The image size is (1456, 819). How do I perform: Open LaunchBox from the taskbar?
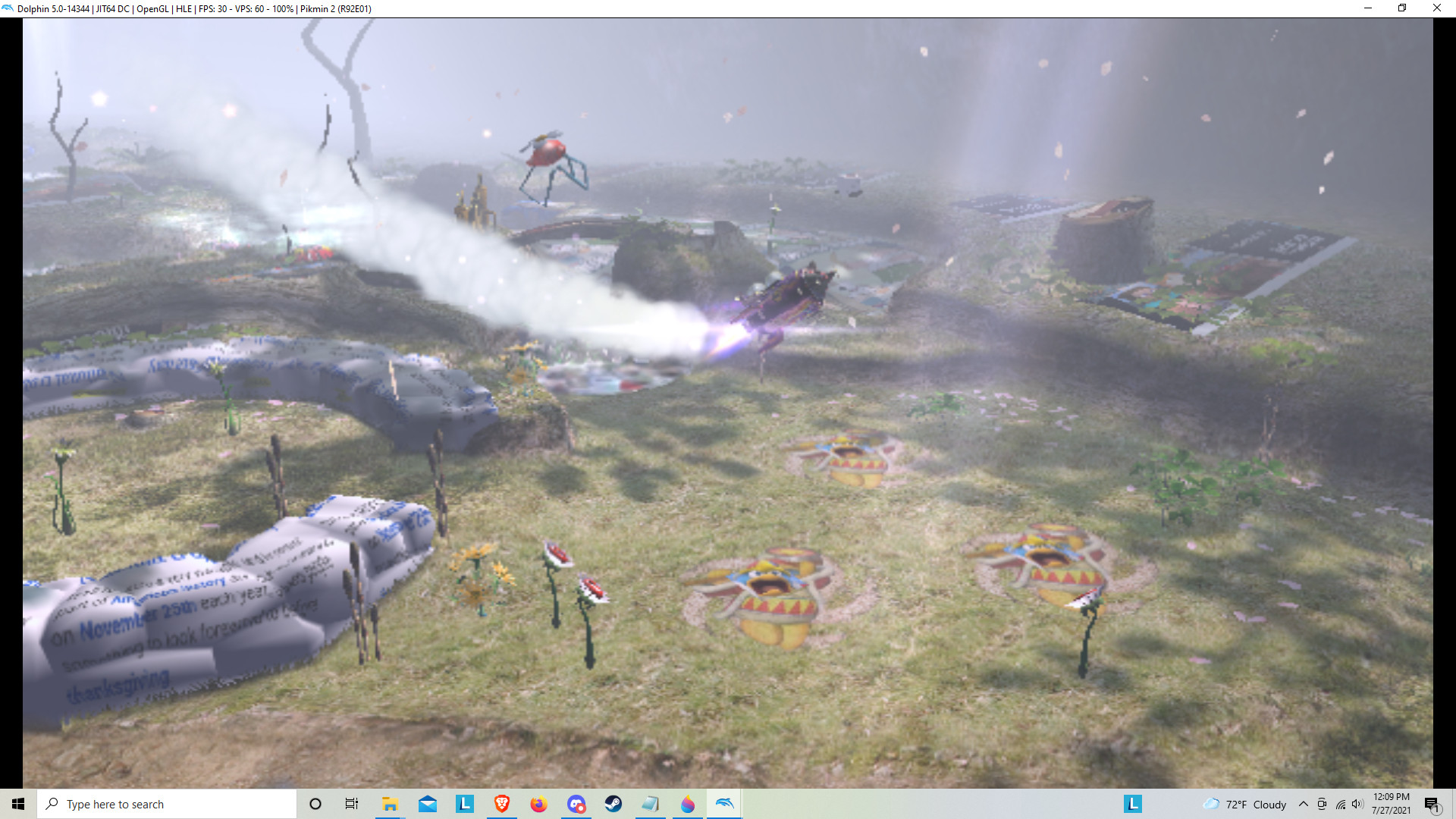(465, 804)
